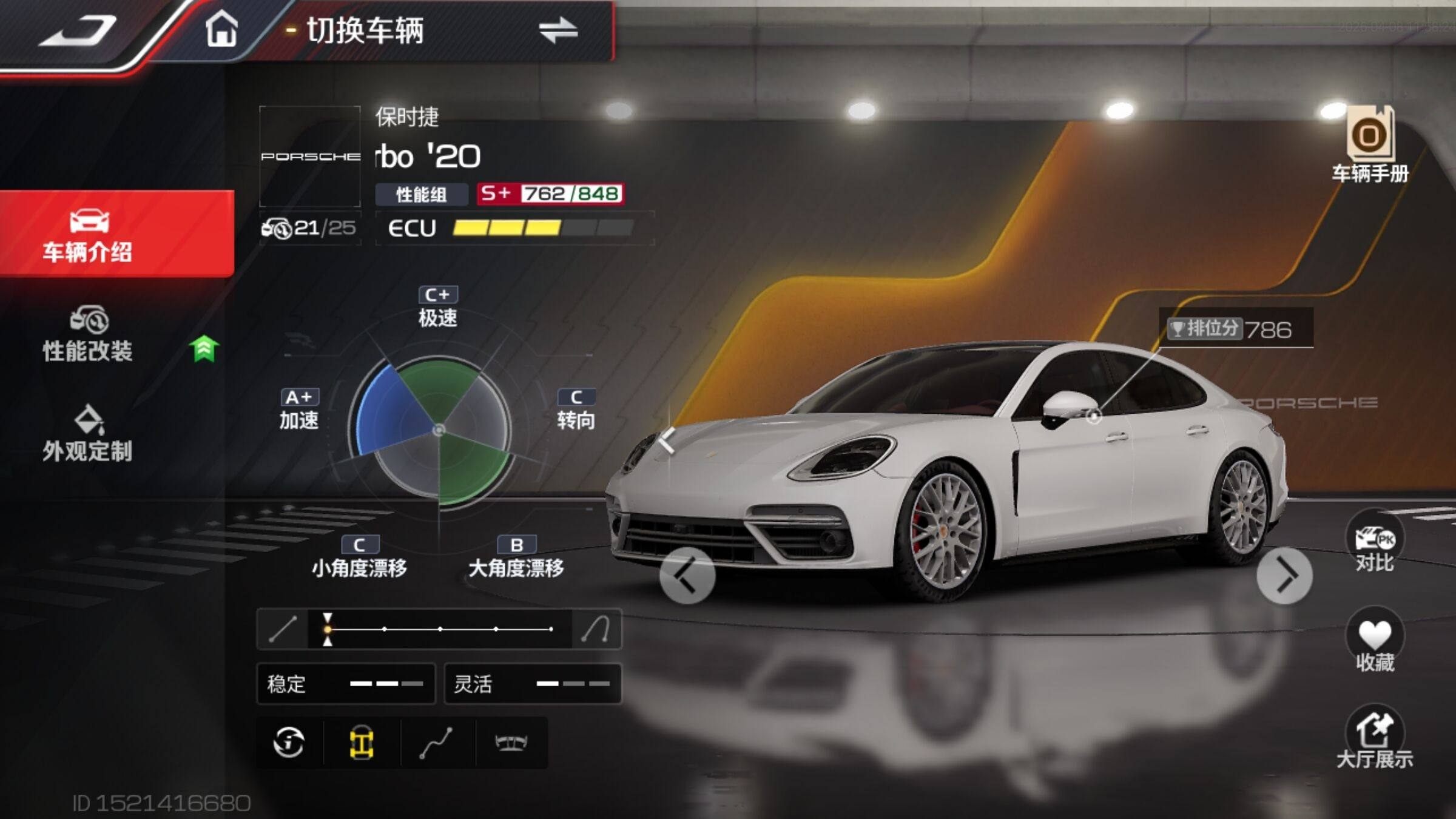The image size is (1456, 819).
Task: Open the 排位分 ranking score tag
Action: (1236, 329)
